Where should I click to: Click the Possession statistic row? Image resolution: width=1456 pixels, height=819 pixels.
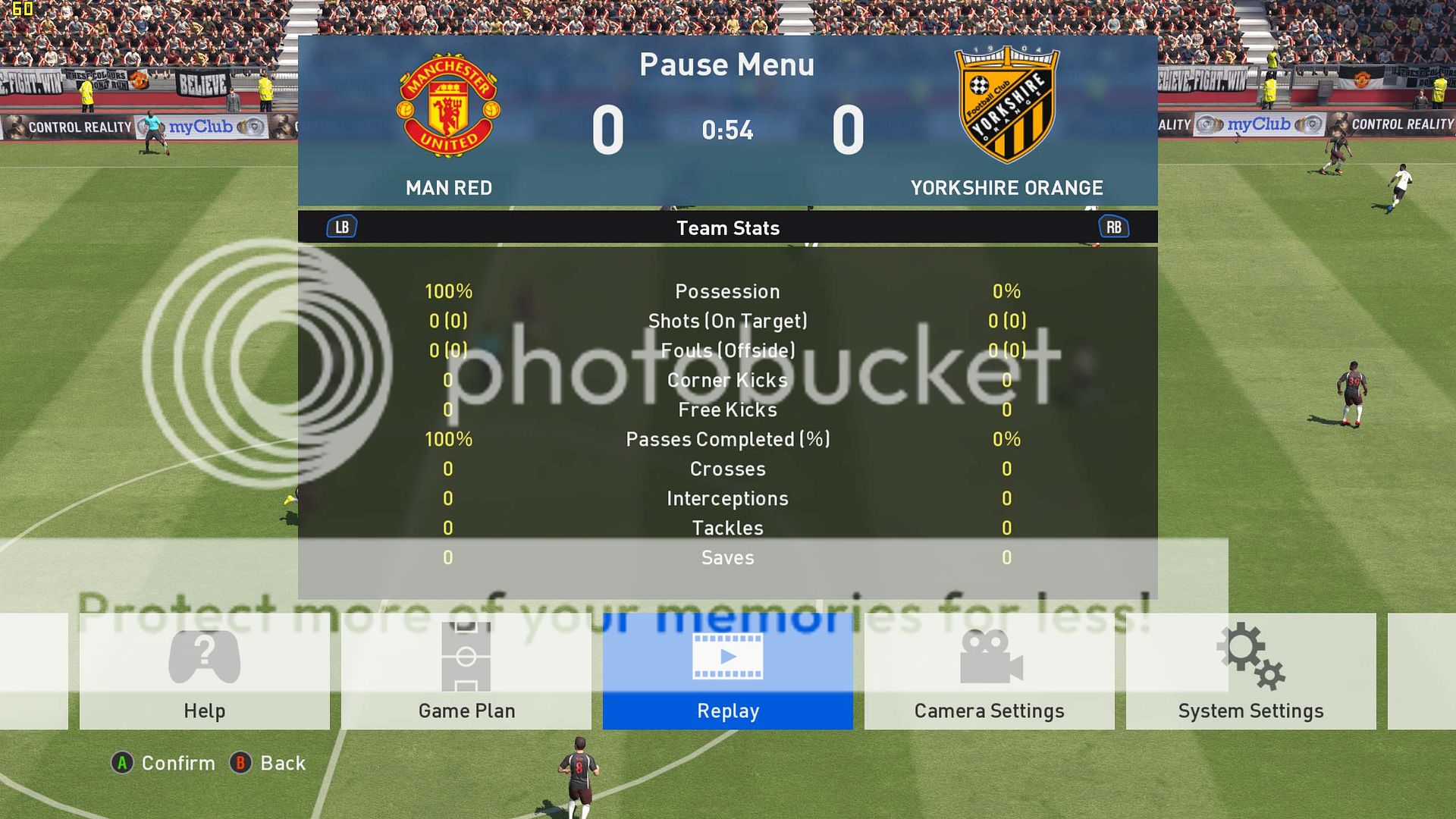(728, 291)
